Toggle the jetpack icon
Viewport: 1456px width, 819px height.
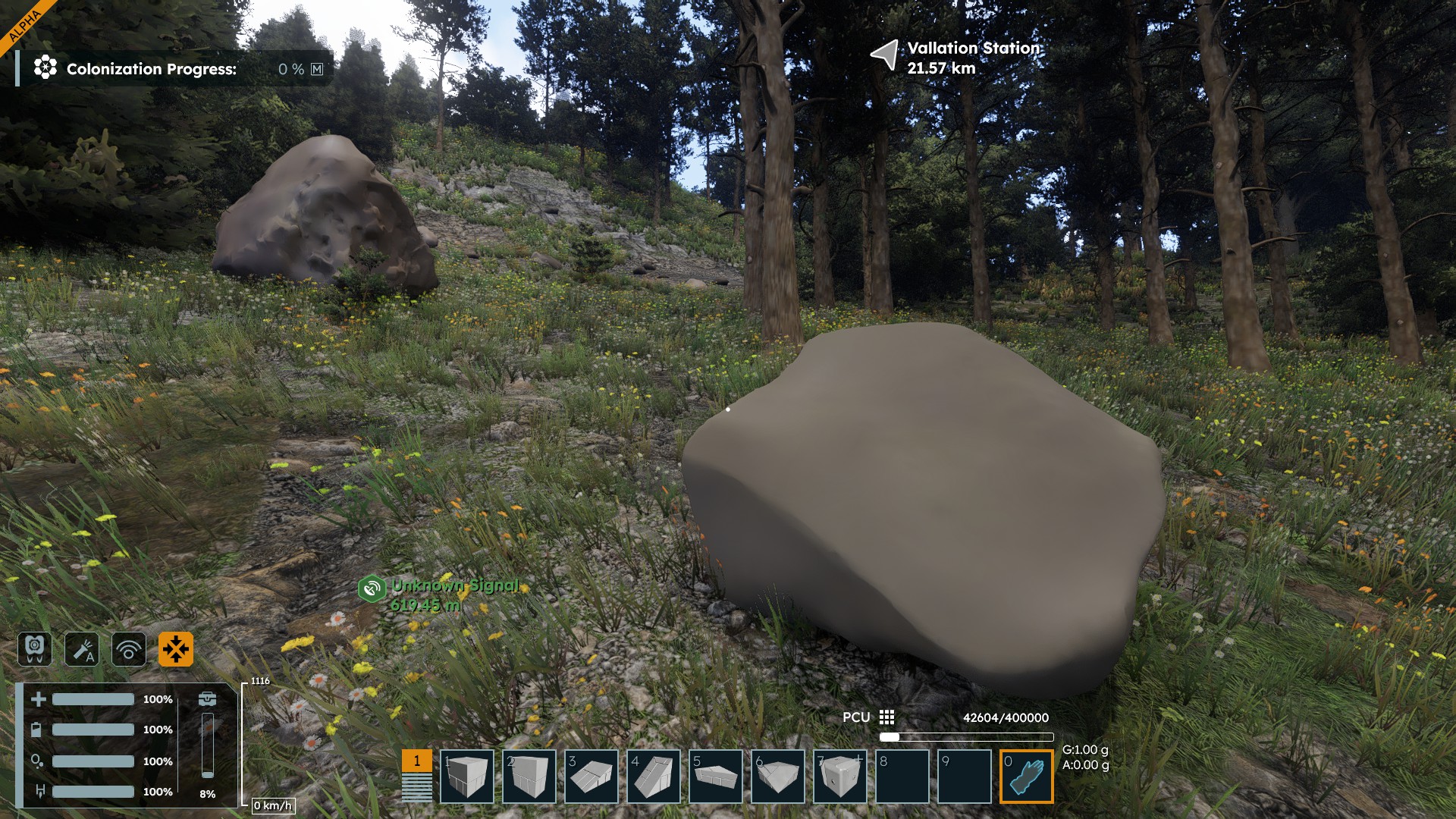(35, 649)
